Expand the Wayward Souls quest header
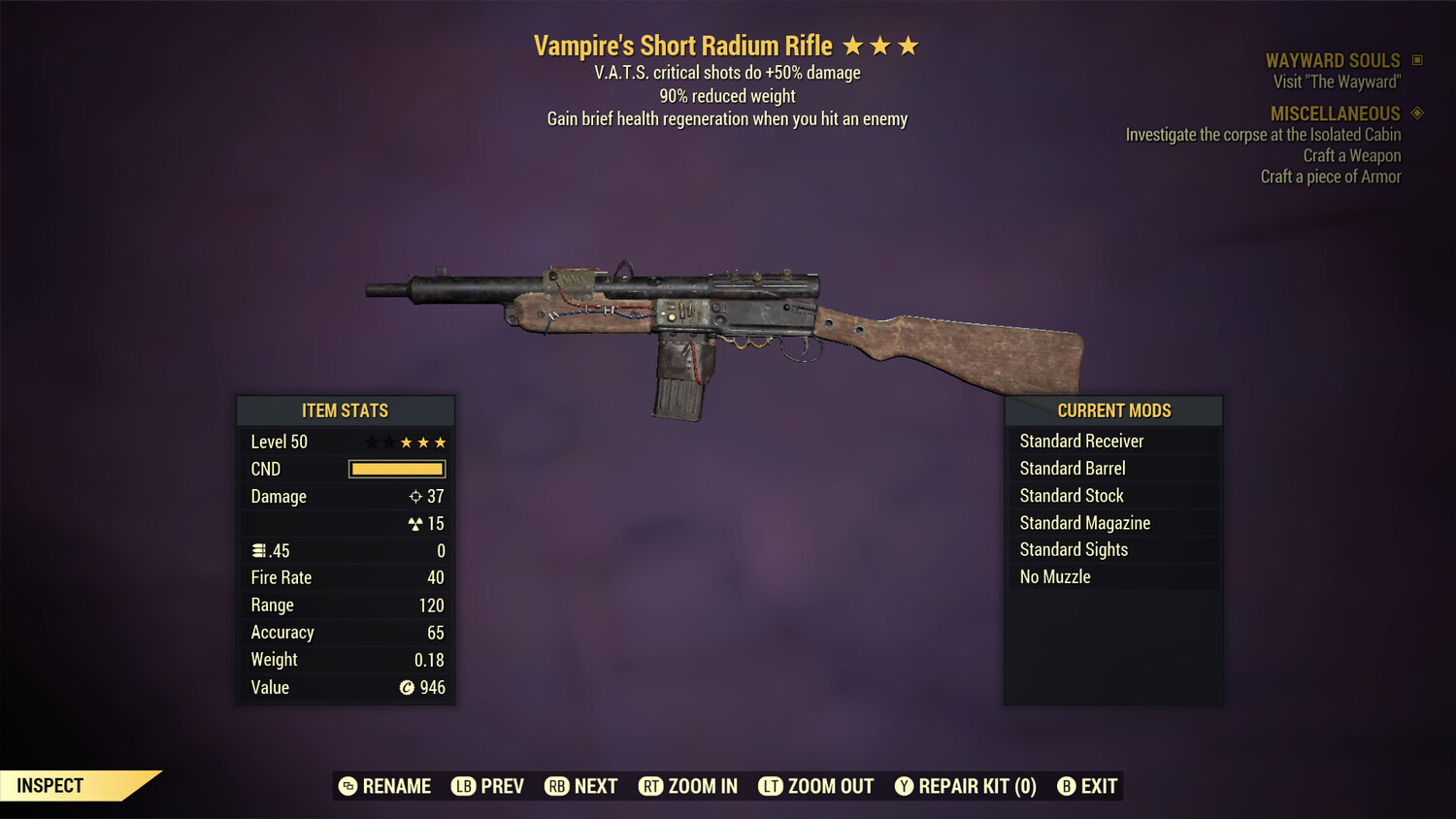The width and height of the screenshot is (1456, 819). point(1334,60)
